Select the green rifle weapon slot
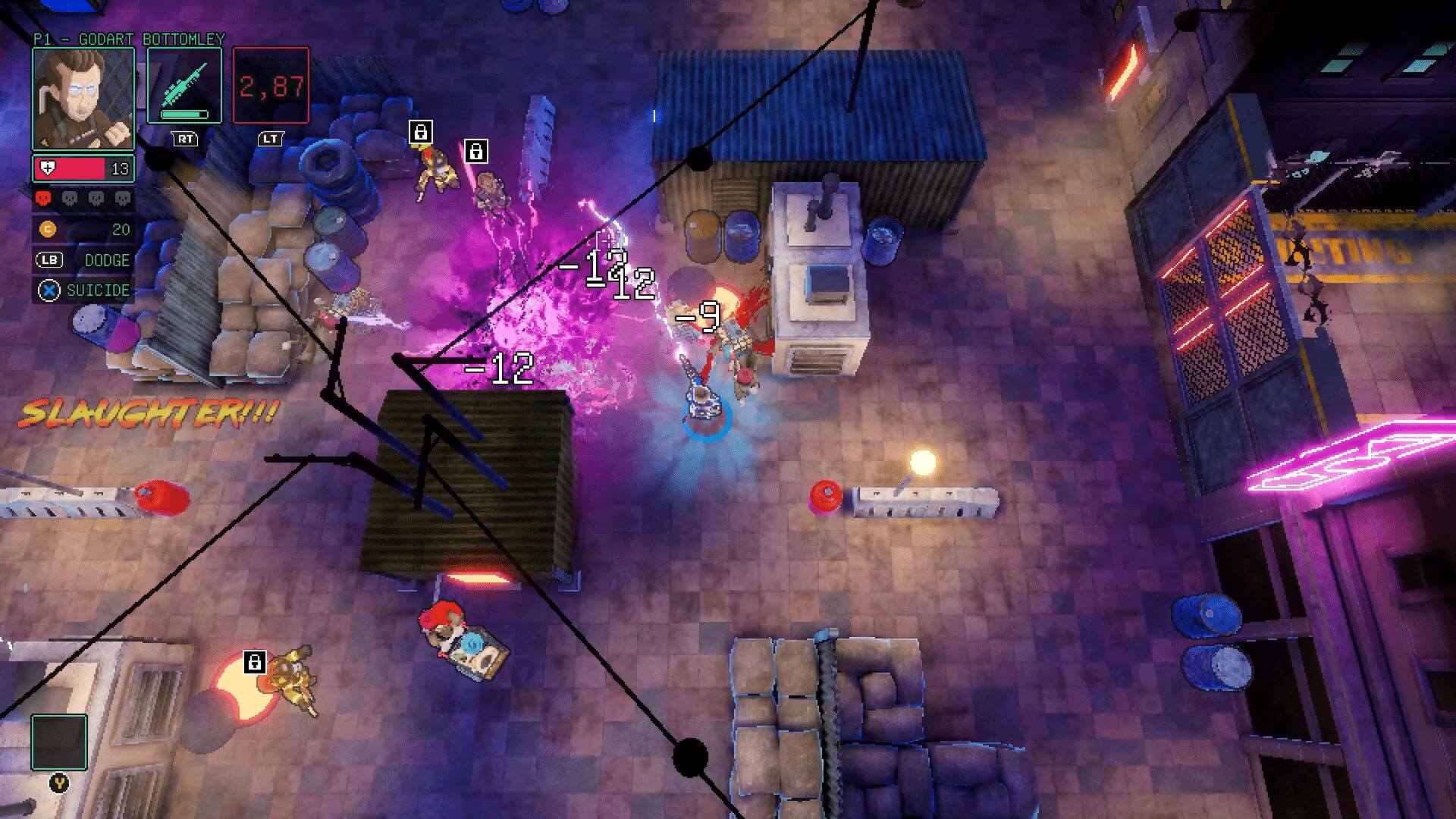 184,85
